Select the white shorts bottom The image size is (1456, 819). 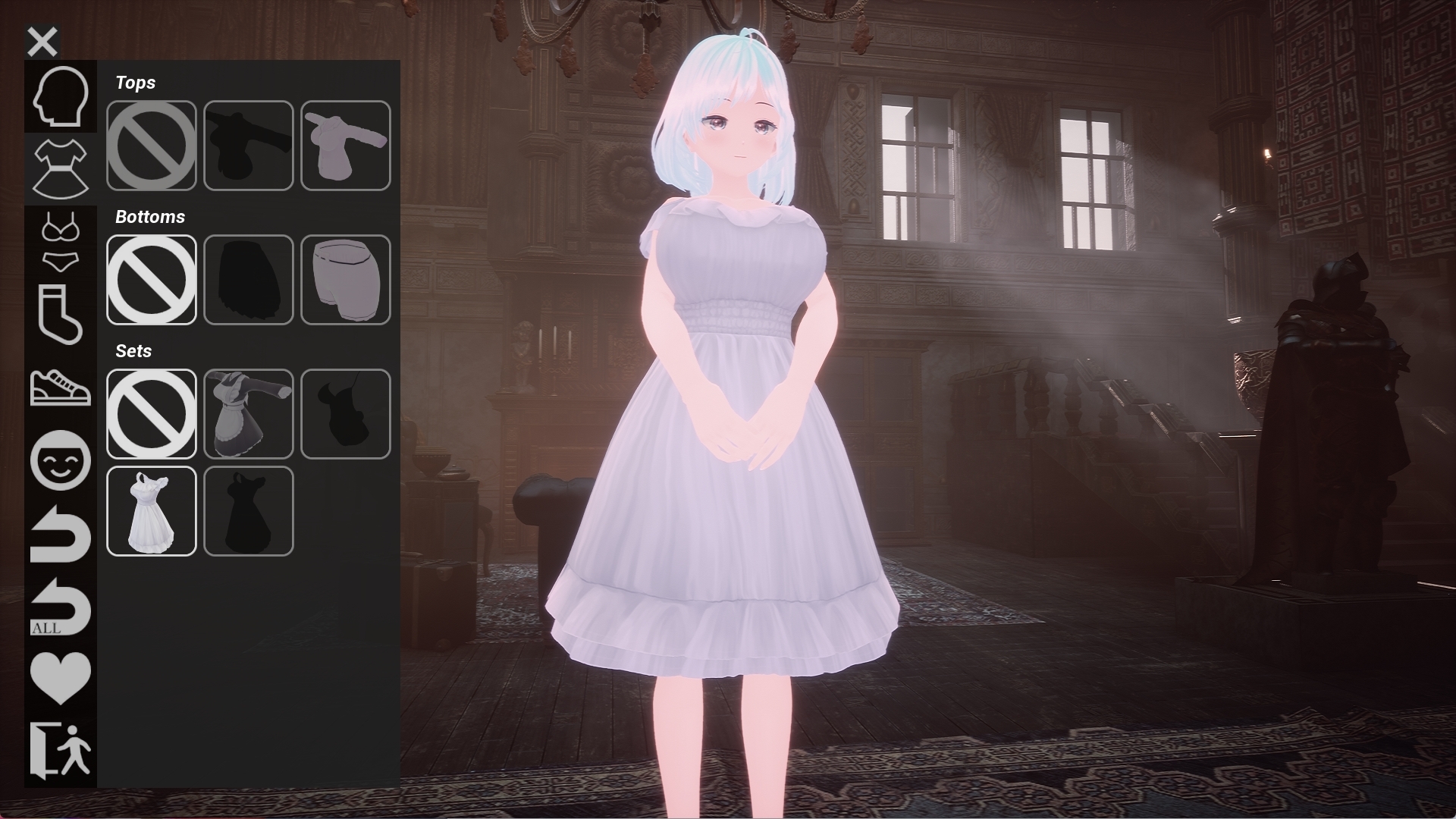coord(346,280)
